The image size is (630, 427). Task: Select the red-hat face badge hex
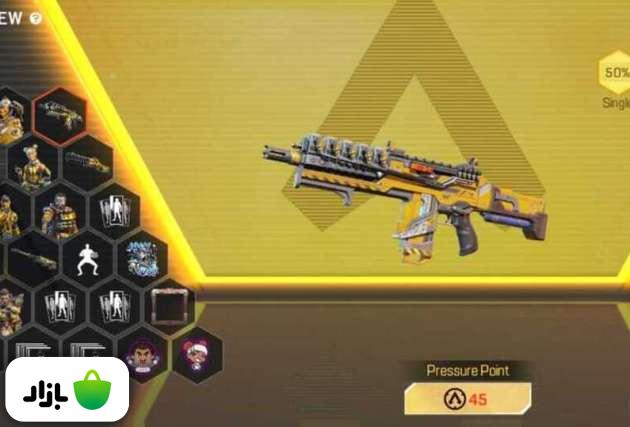196,353
